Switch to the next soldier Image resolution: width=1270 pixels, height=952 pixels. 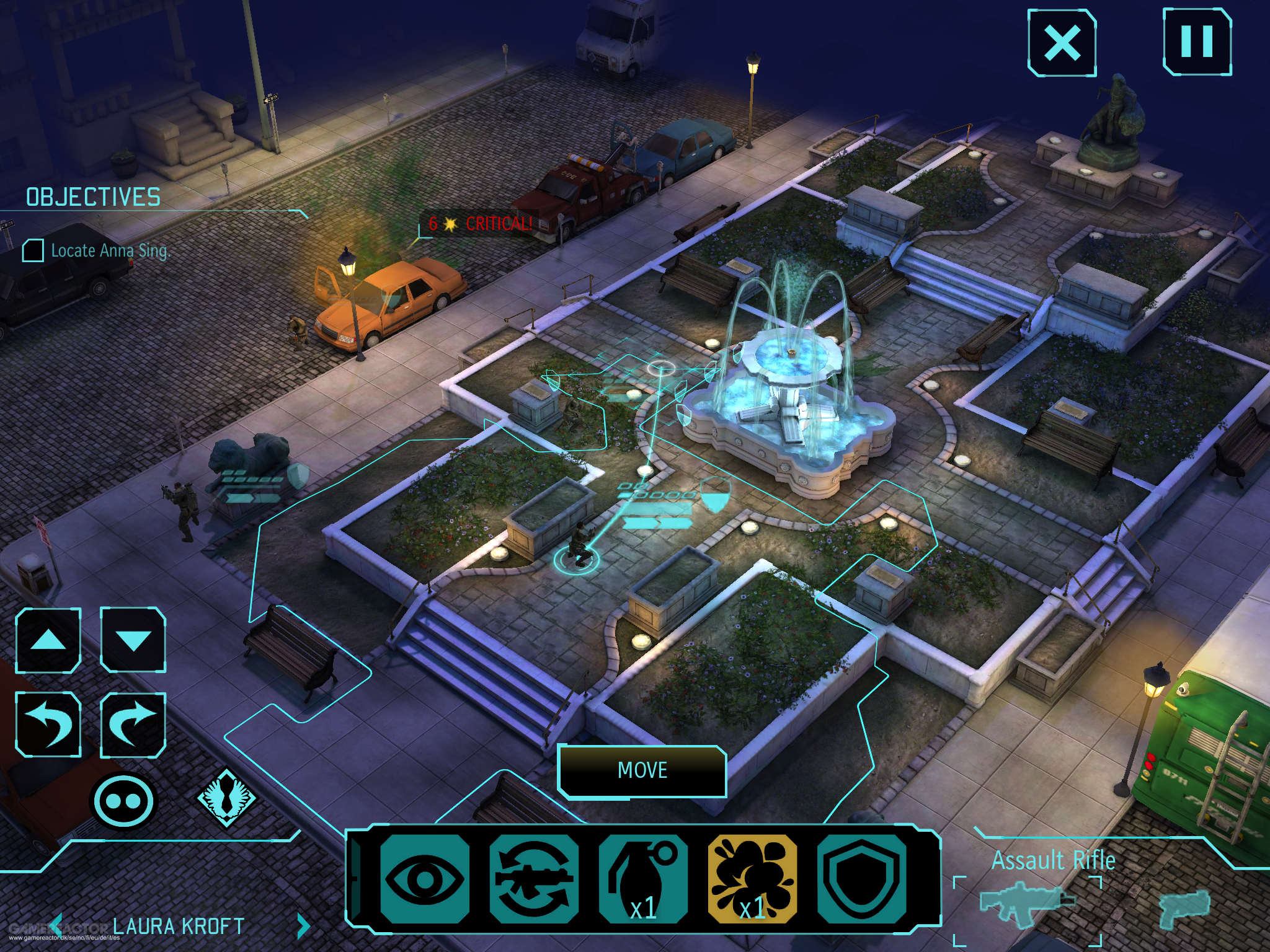[x=303, y=926]
